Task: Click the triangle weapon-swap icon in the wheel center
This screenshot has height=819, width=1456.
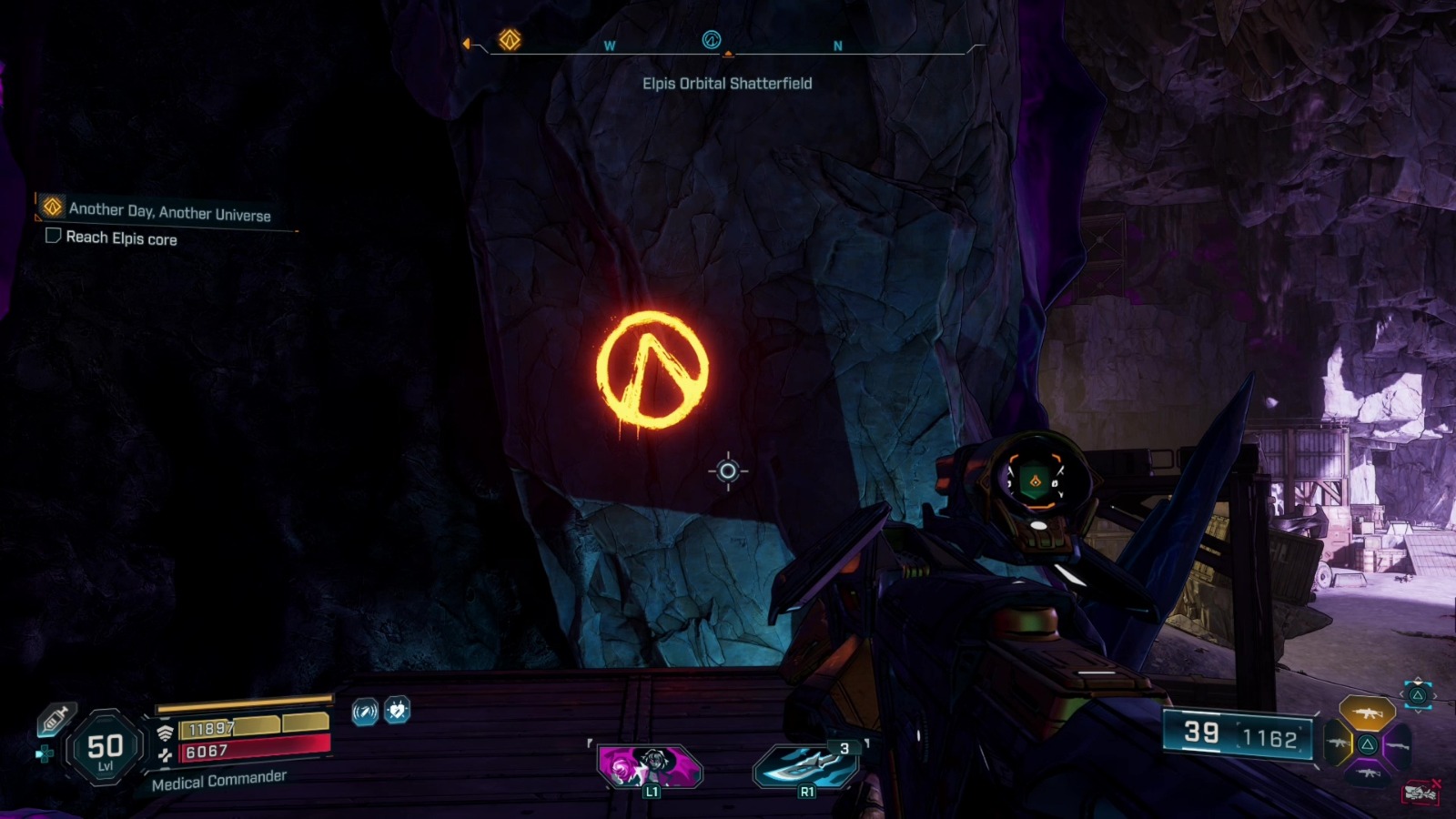Action: [1367, 744]
